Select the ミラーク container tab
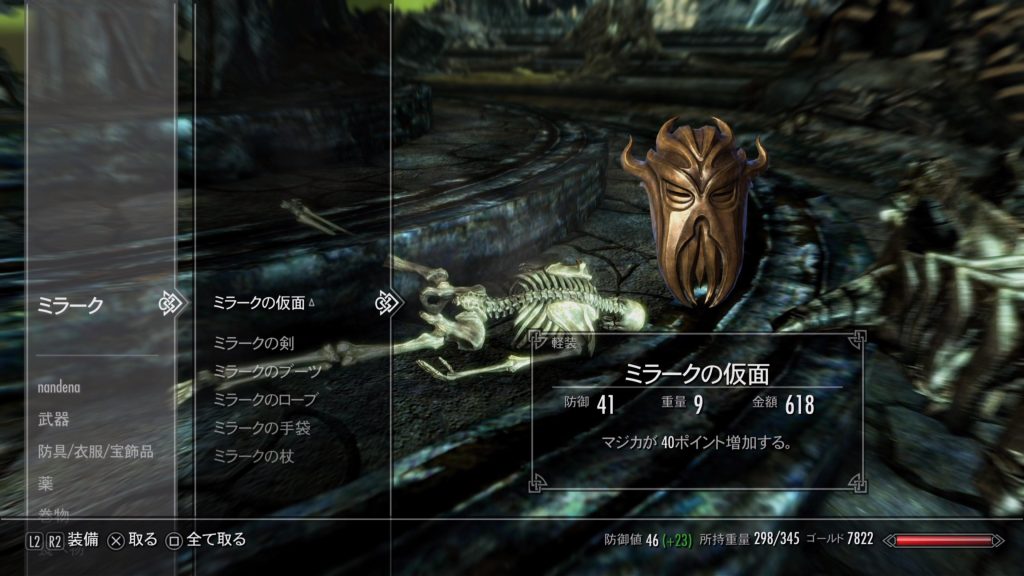 [x=70, y=305]
